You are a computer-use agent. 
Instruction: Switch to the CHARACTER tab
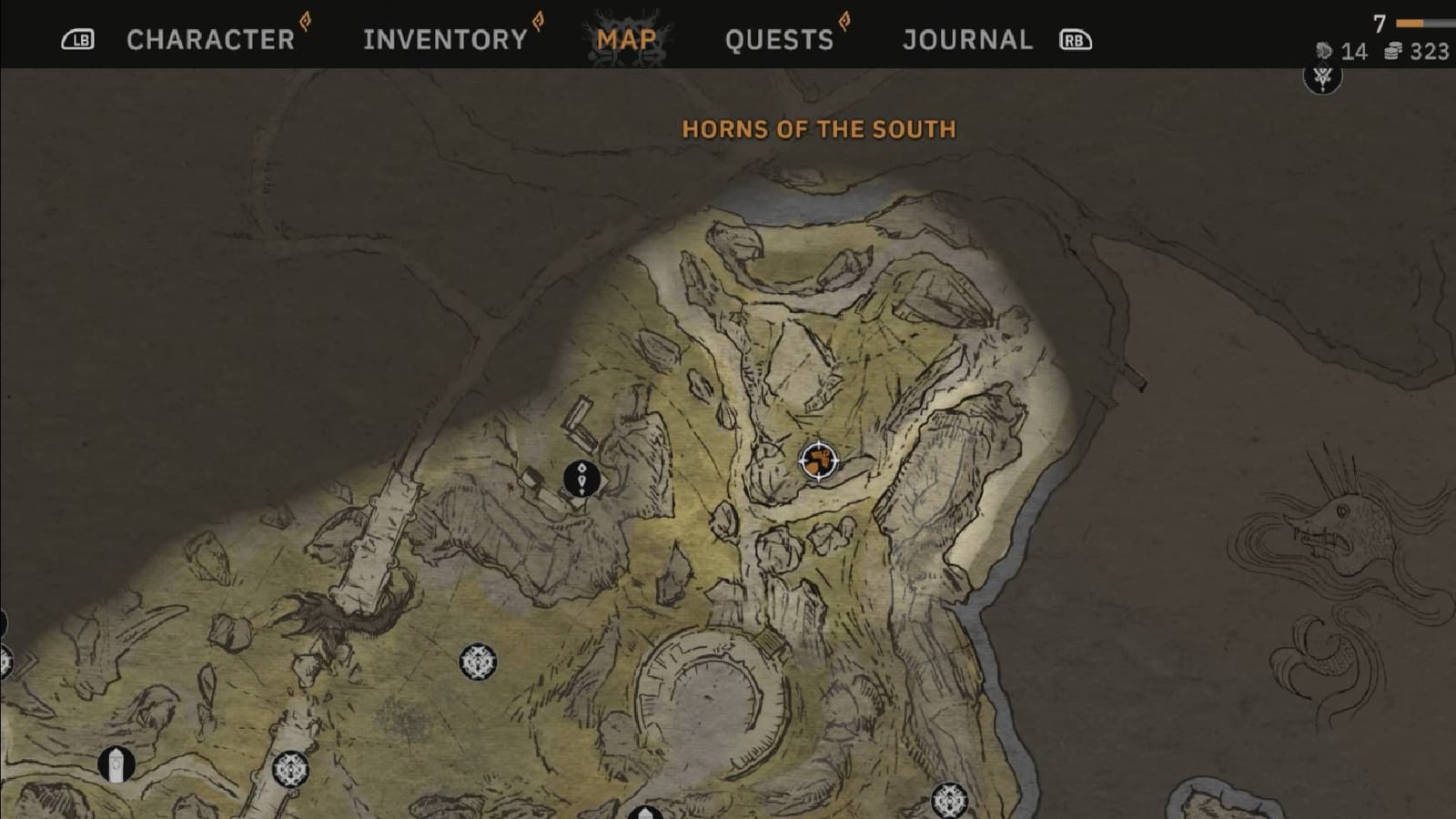(x=210, y=39)
